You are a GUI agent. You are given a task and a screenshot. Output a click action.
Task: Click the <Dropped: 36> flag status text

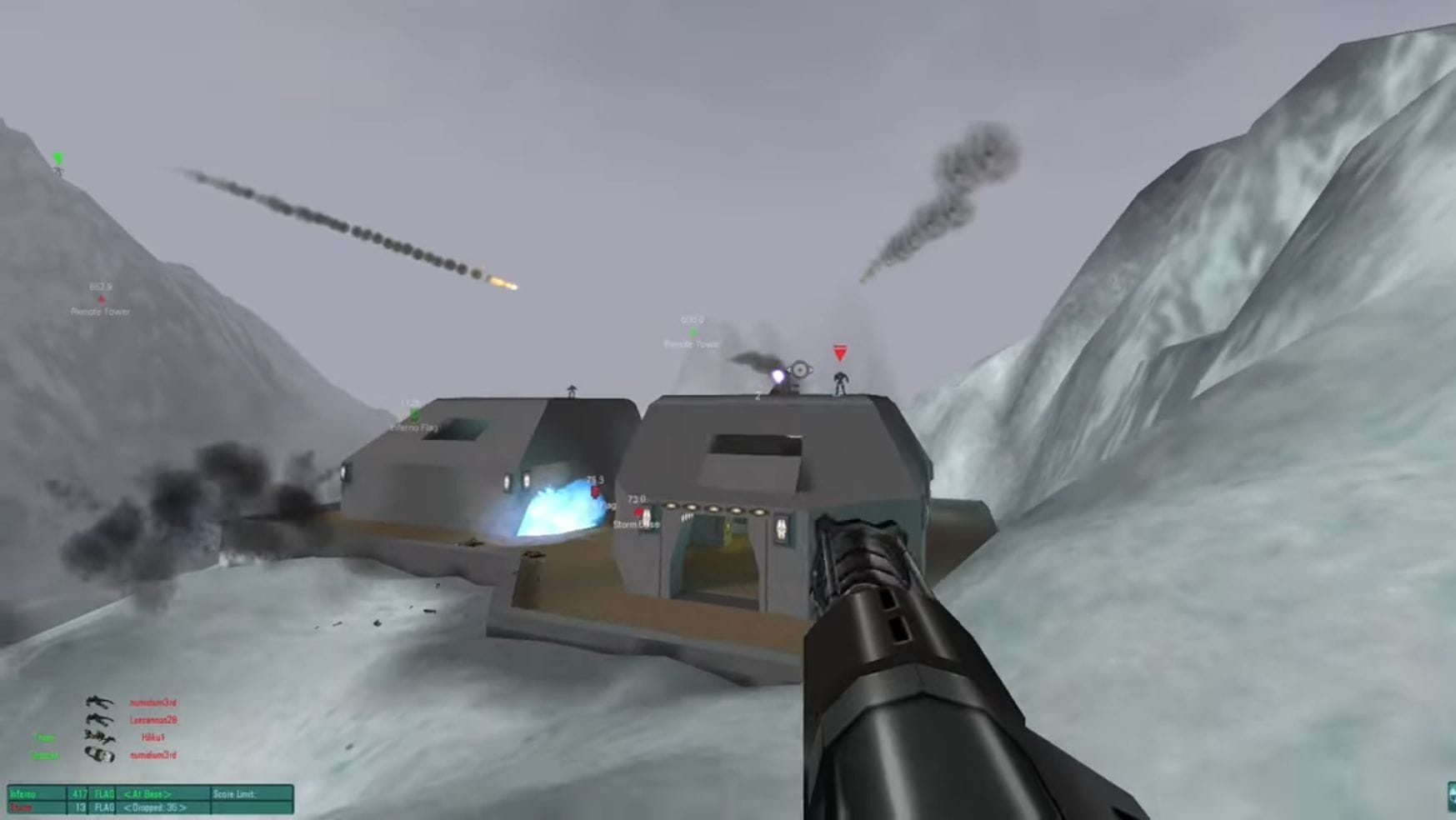pyautogui.click(x=154, y=807)
